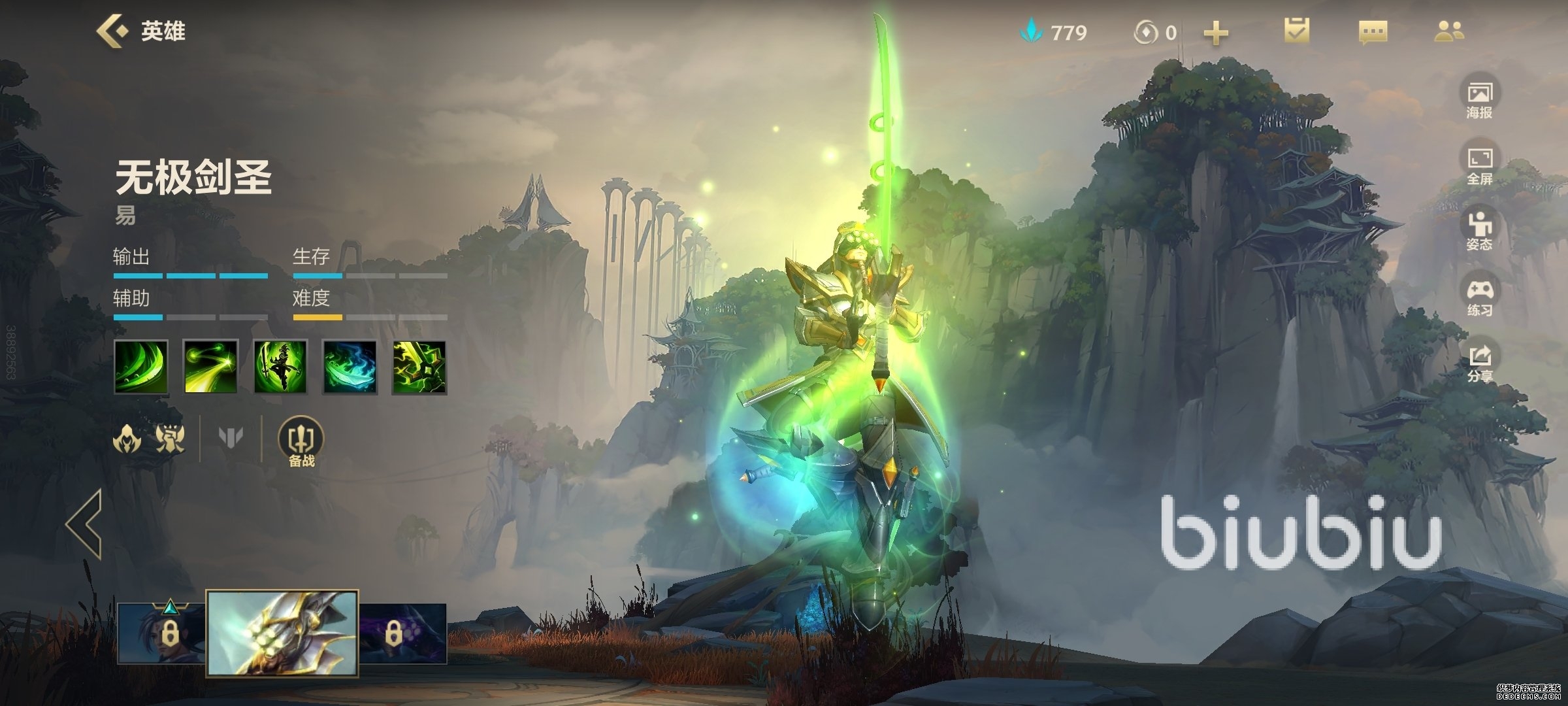Select the locked purple skin thumbnail
The image size is (1568, 706).
tap(403, 633)
